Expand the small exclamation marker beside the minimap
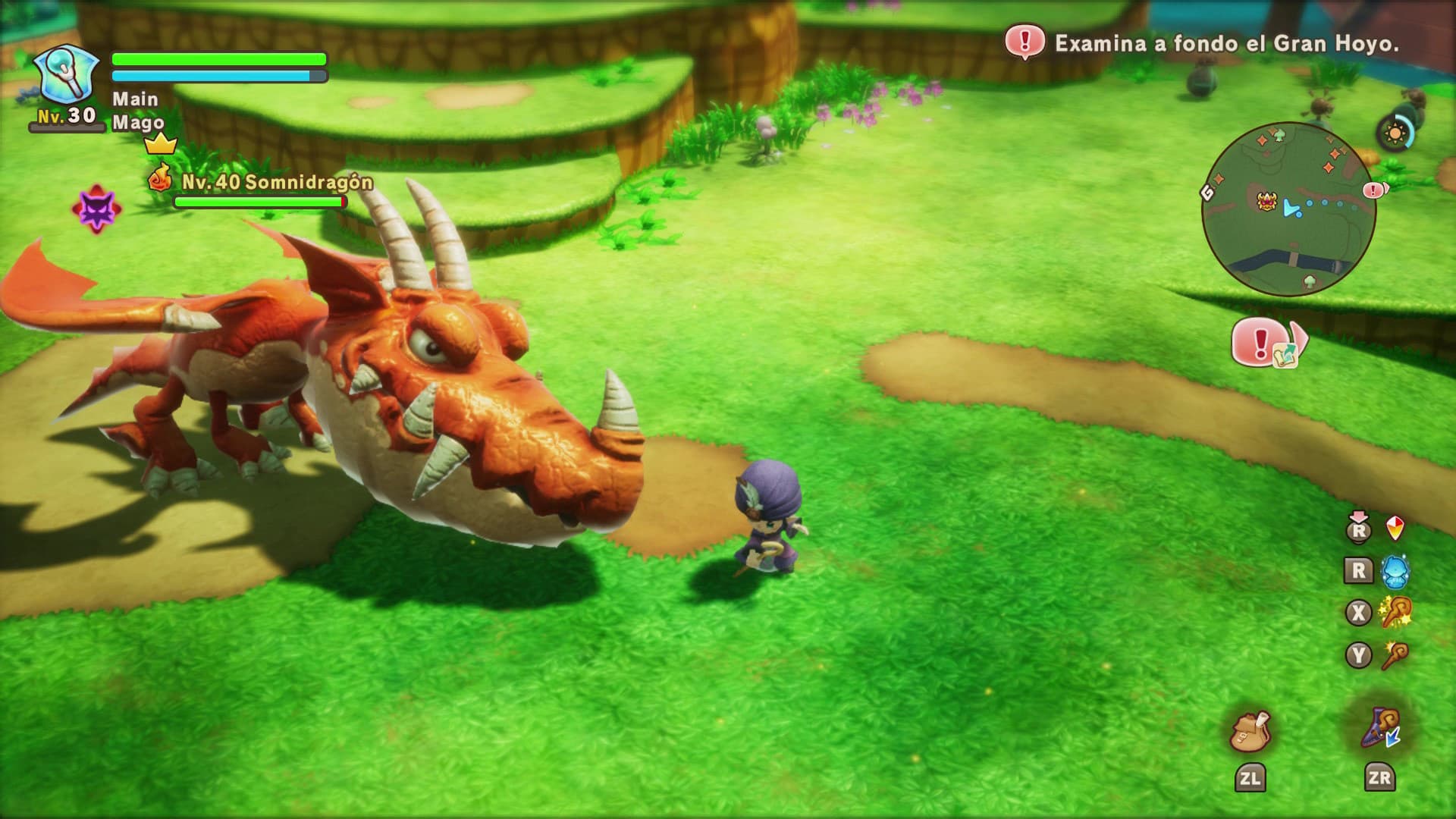1456x819 pixels. click(1373, 191)
